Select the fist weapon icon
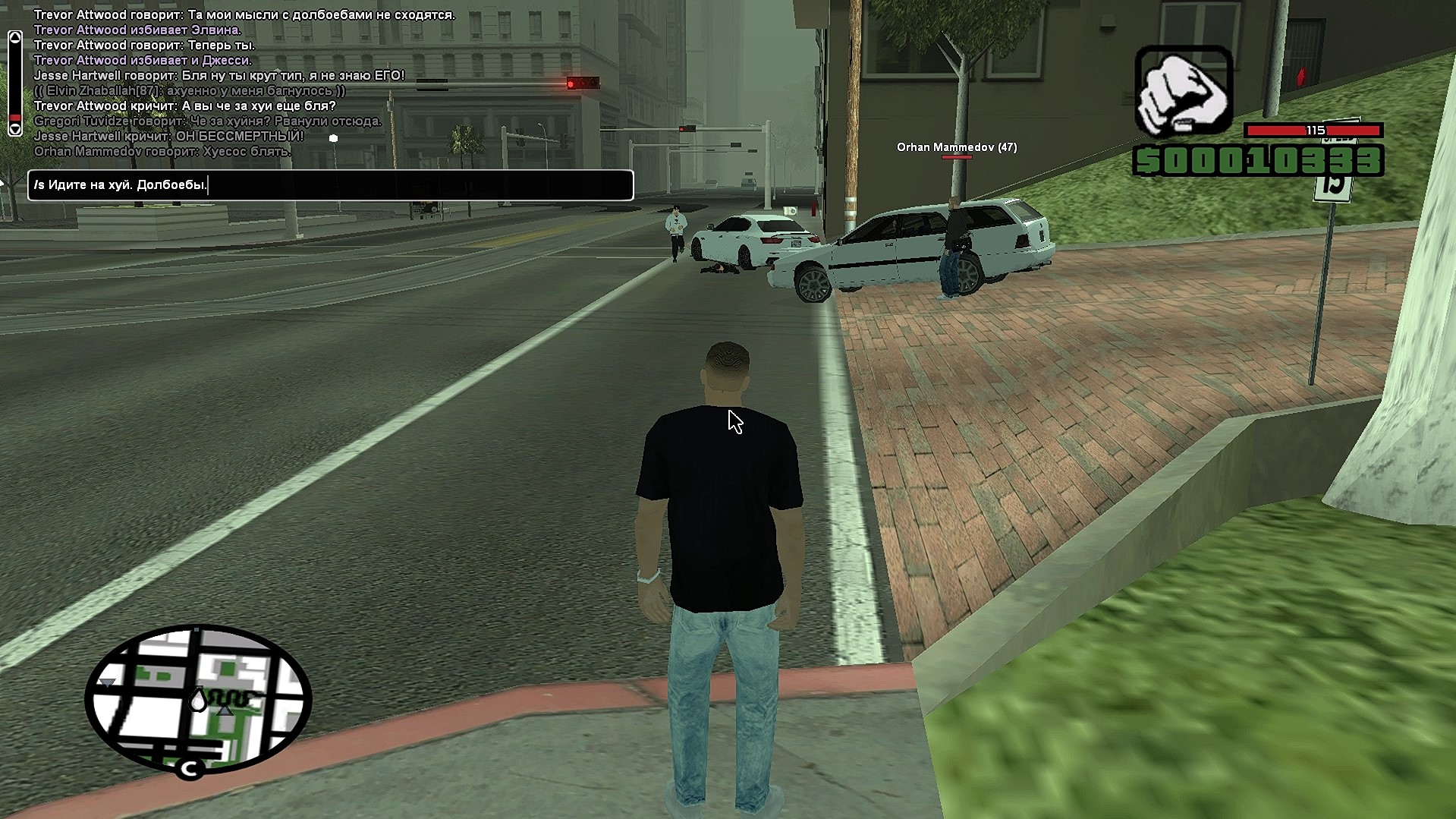The height and width of the screenshot is (819, 1456). click(x=1183, y=92)
